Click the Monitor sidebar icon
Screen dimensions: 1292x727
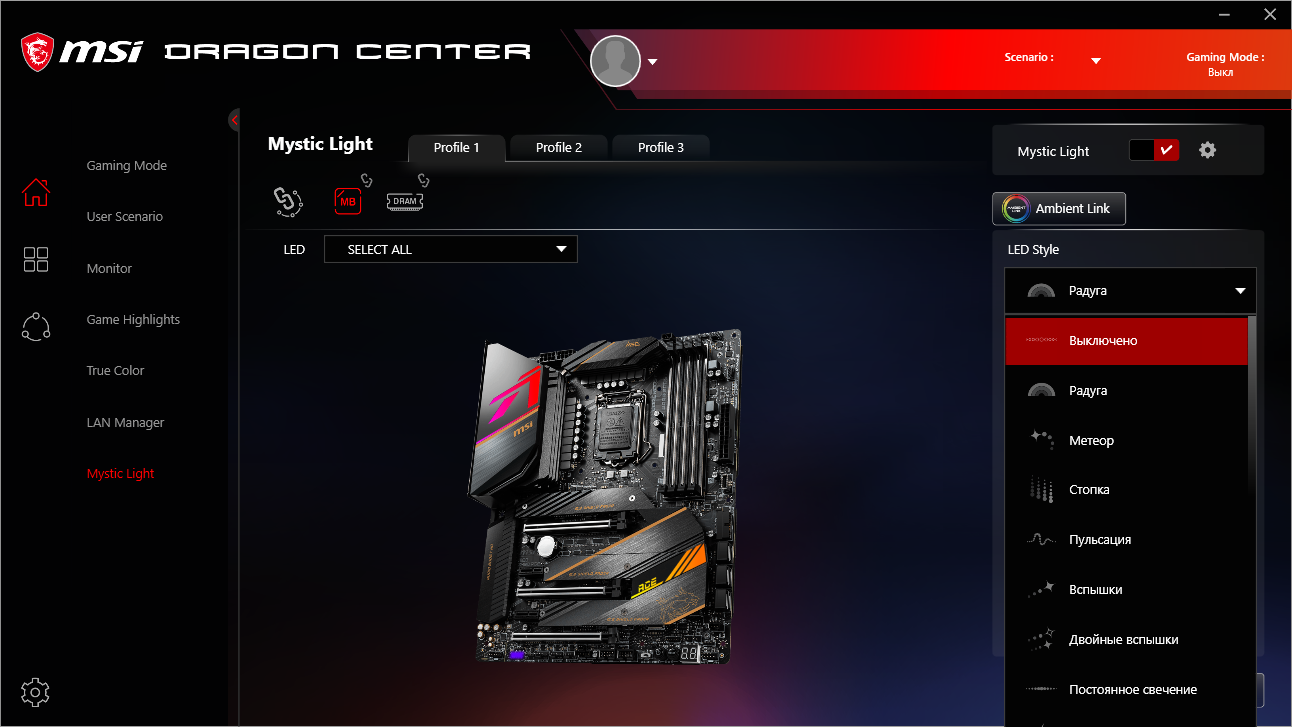coord(35,259)
